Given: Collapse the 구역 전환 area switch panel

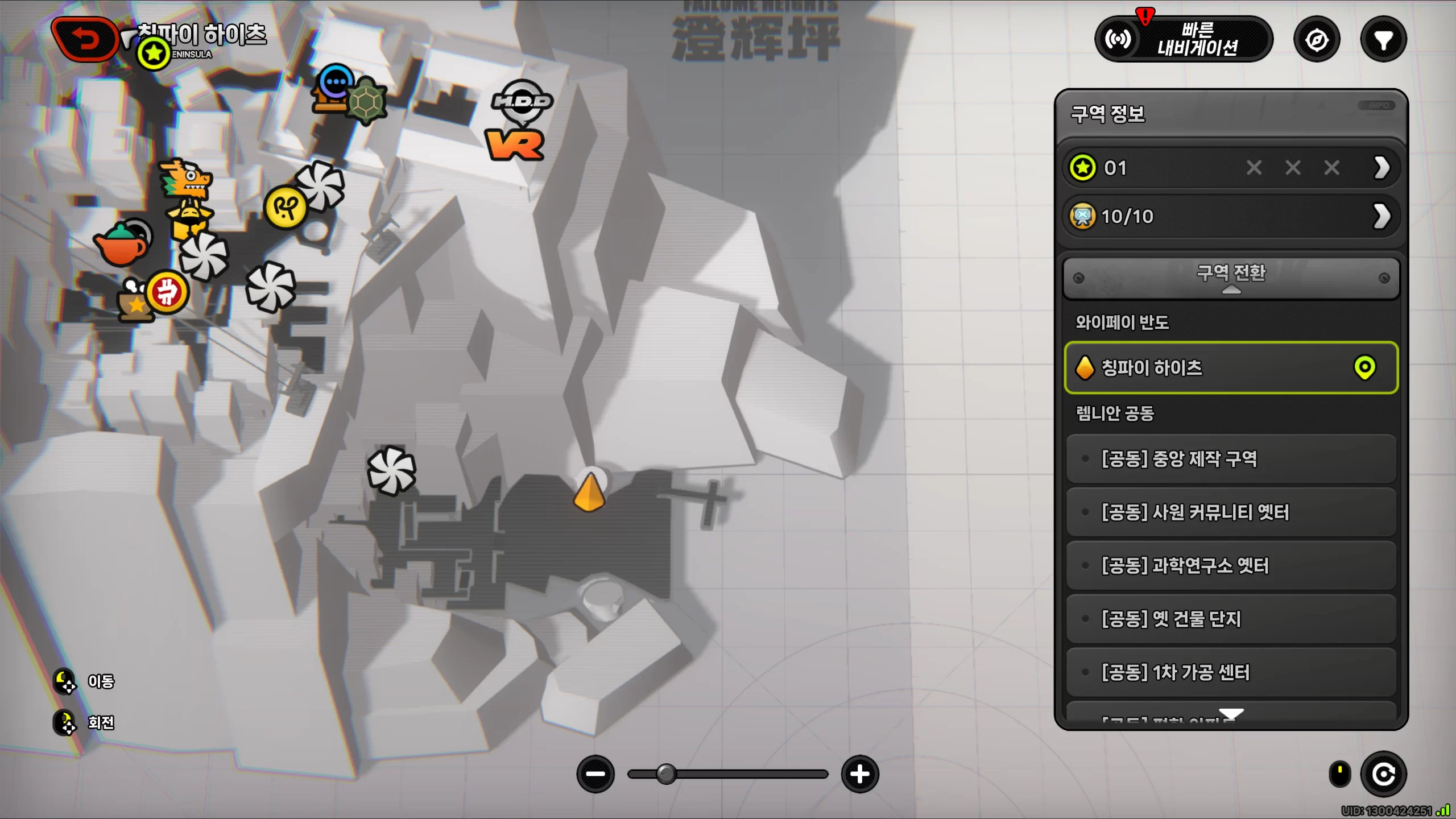Looking at the screenshot, I should click(x=1231, y=278).
